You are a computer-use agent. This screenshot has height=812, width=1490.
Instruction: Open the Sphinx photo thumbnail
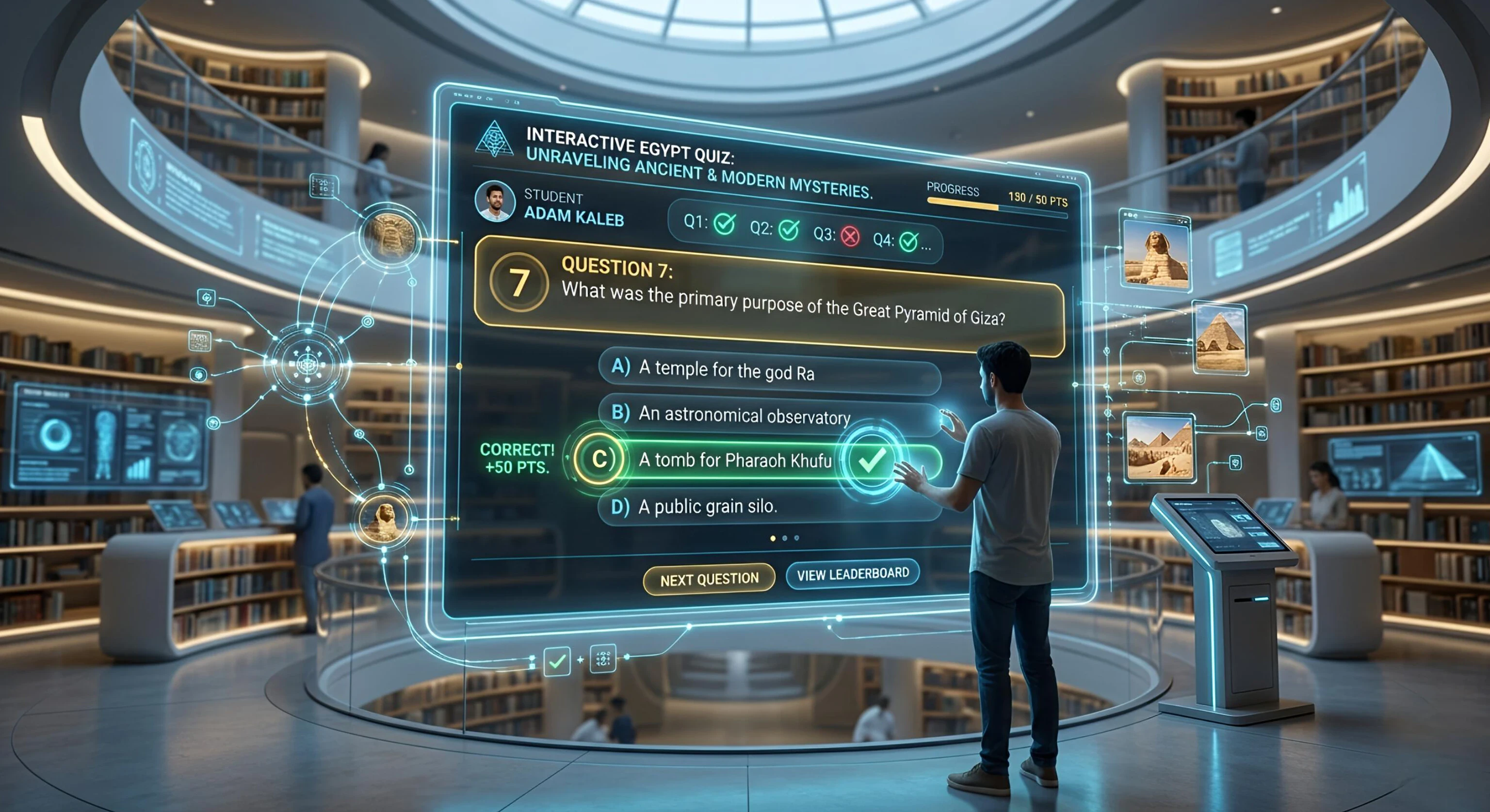click(x=1155, y=252)
